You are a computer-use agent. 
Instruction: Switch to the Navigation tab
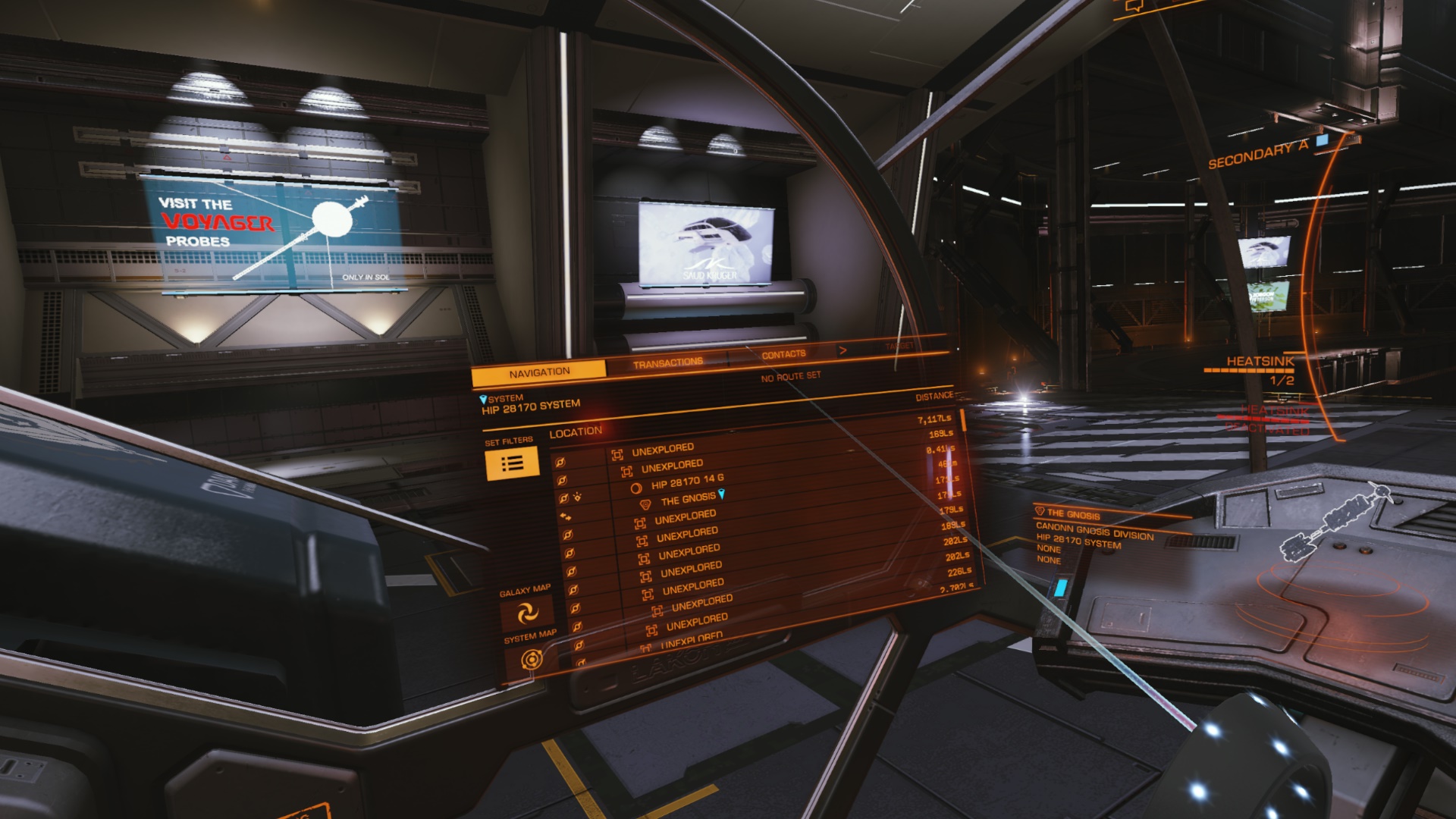point(539,372)
